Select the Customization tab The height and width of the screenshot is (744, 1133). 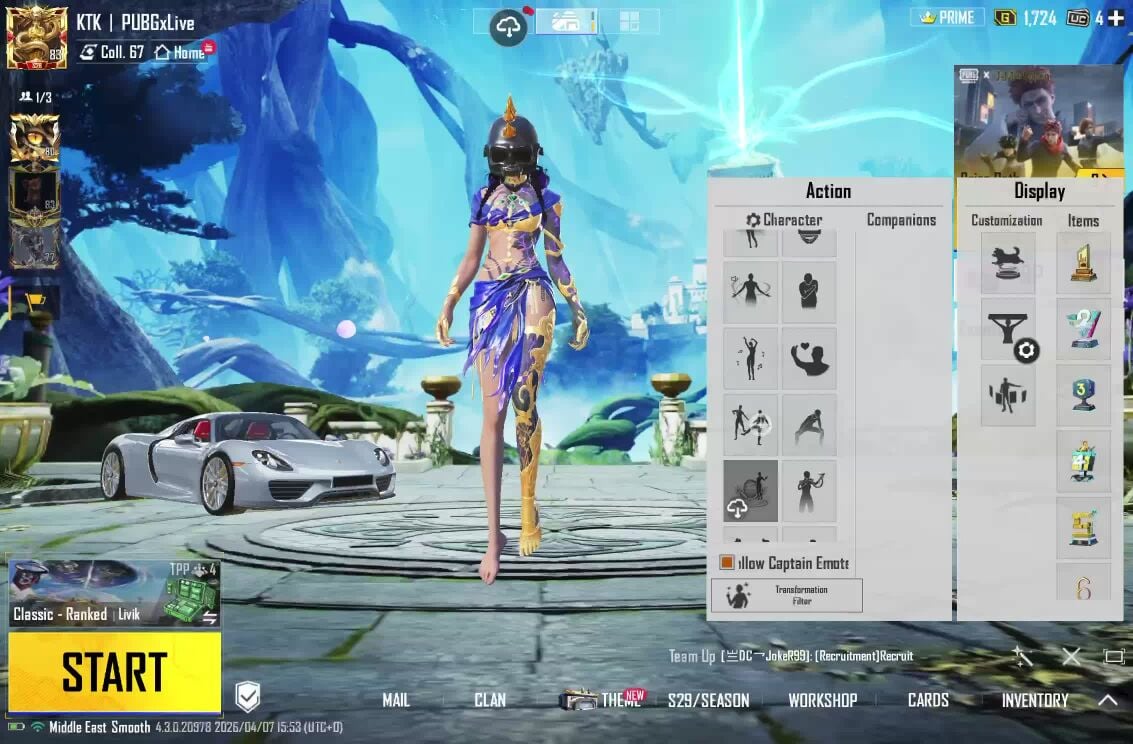coord(1006,221)
